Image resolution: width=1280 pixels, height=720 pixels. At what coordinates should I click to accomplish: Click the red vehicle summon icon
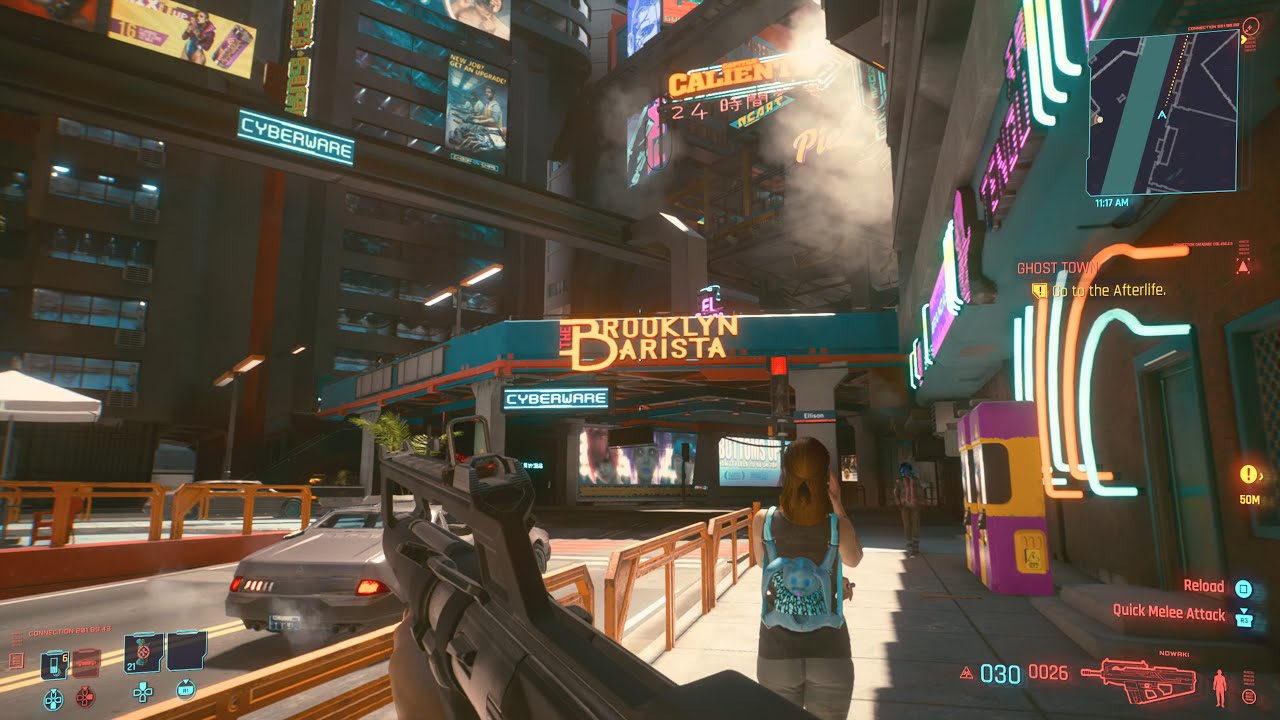(85, 663)
